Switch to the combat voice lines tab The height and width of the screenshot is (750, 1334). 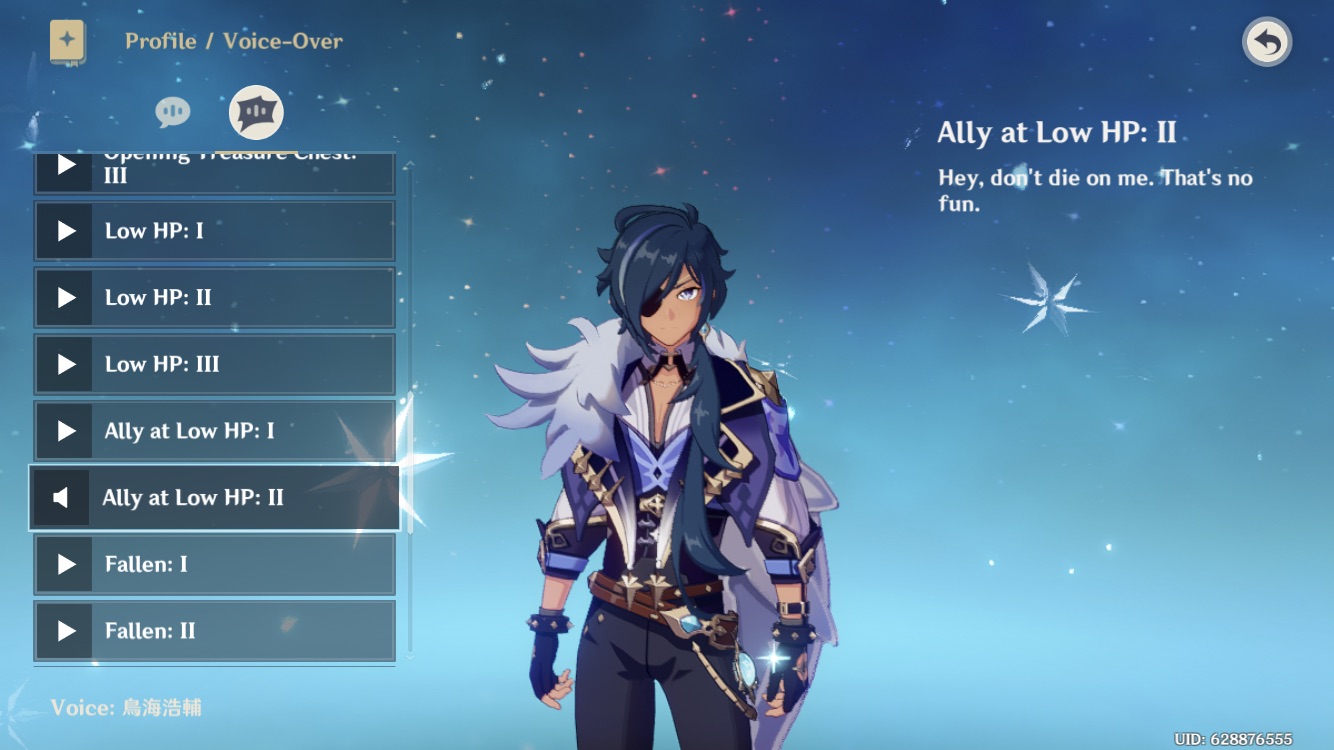[x=254, y=112]
